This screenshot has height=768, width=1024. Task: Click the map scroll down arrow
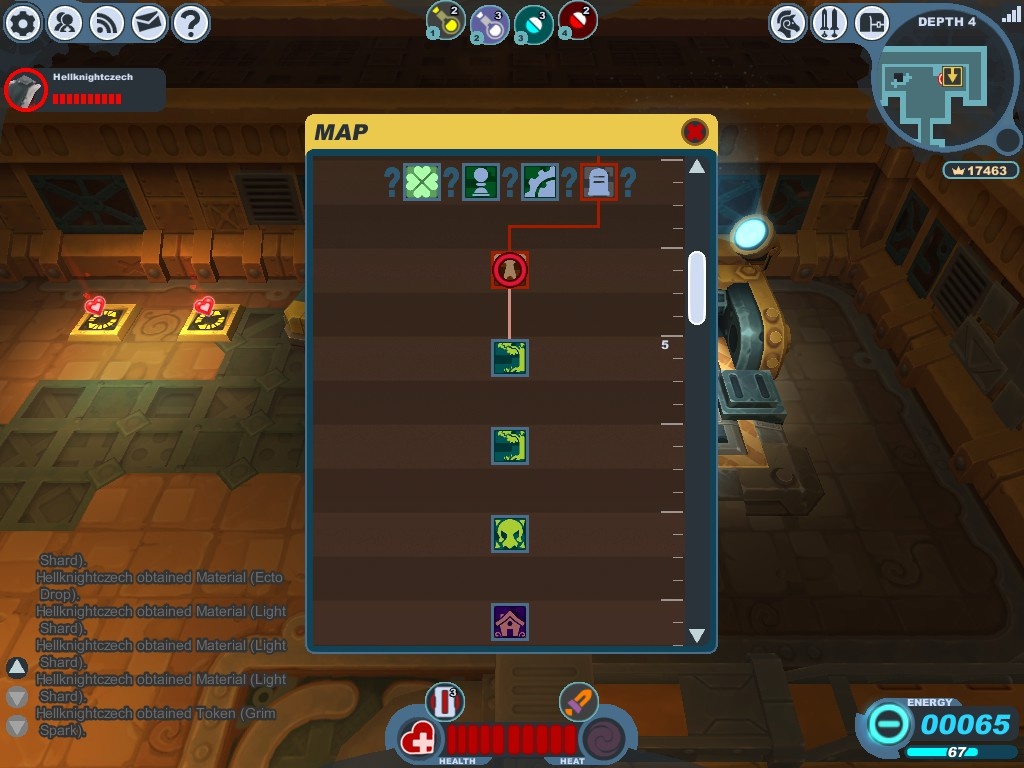(697, 635)
